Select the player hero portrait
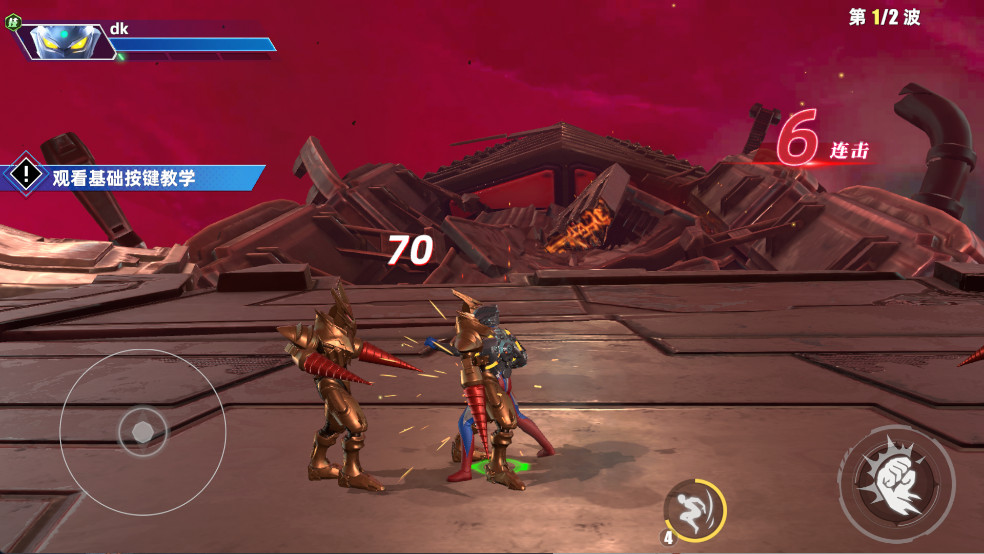The width and height of the screenshot is (984, 554). pyautogui.click(x=63, y=40)
